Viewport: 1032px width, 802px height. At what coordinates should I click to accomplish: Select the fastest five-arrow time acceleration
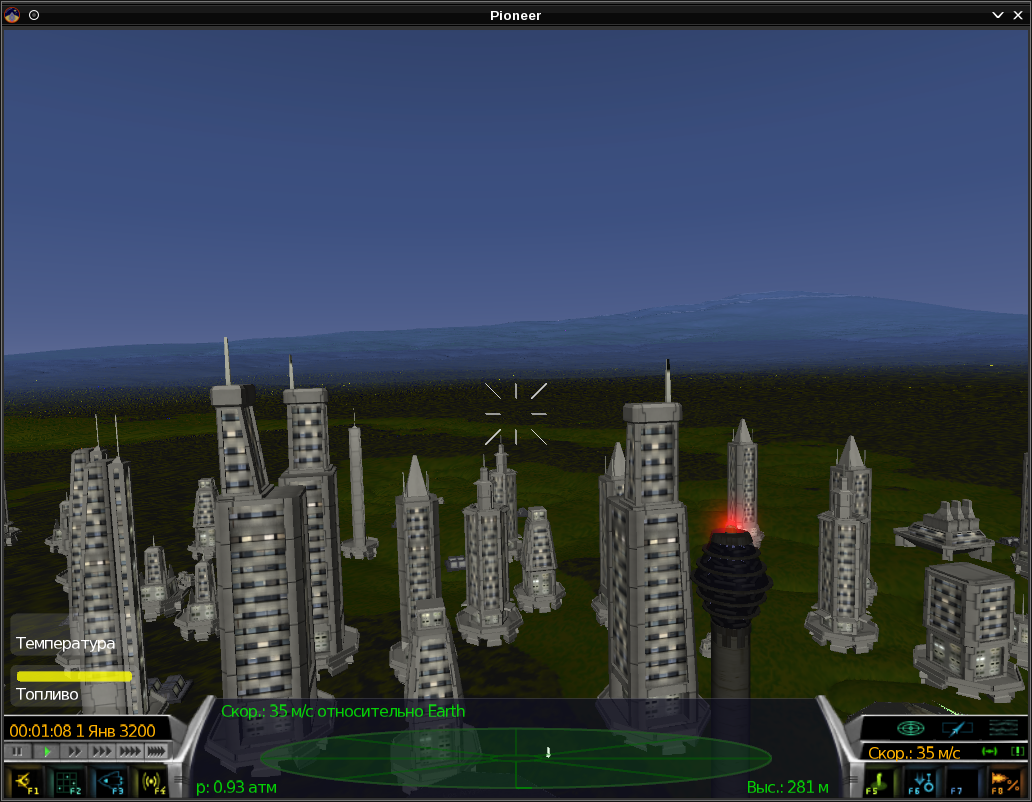tap(156, 751)
